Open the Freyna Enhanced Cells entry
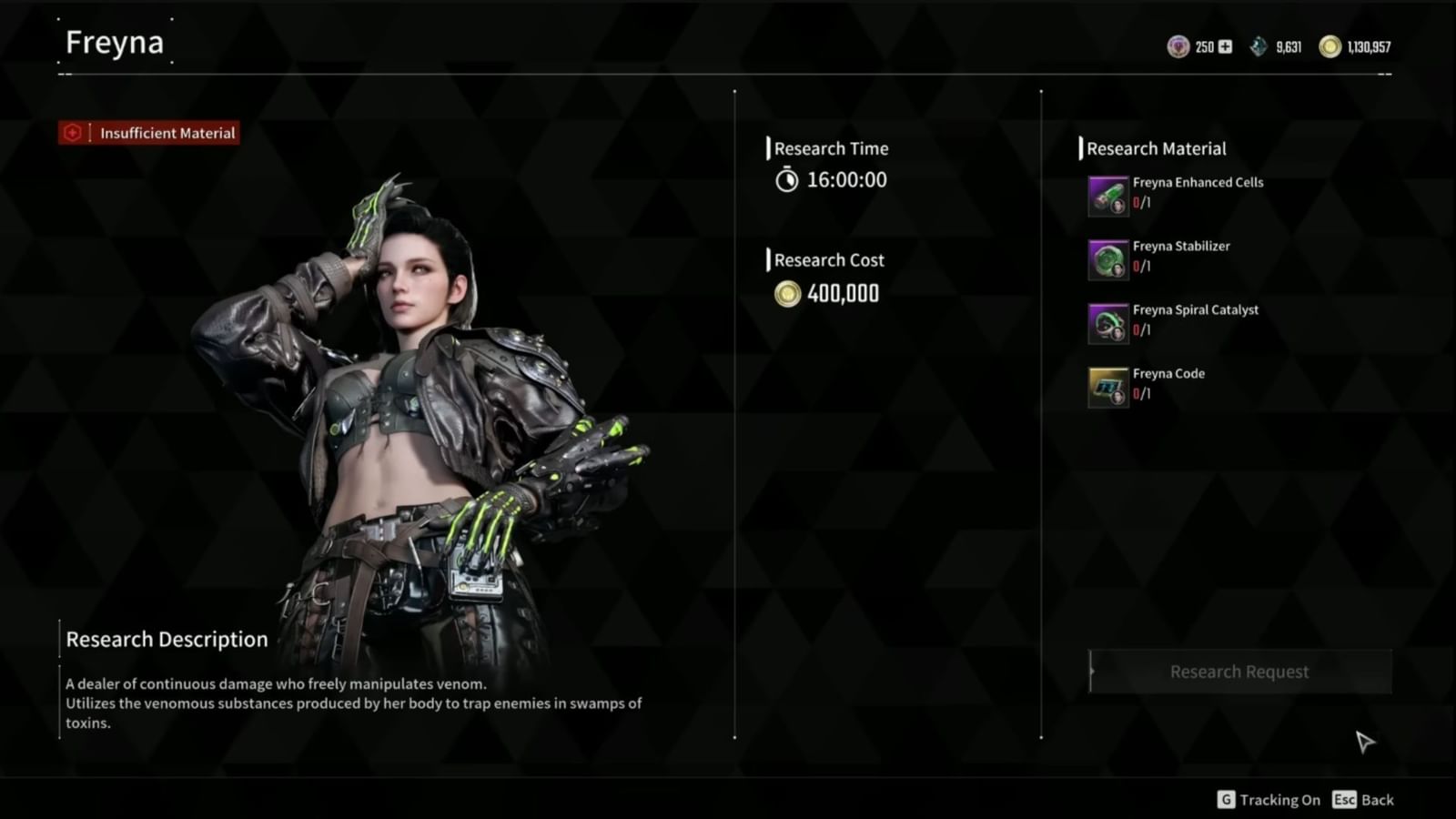Image resolution: width=1456 pixels, height=819 pixels. 1198,182
